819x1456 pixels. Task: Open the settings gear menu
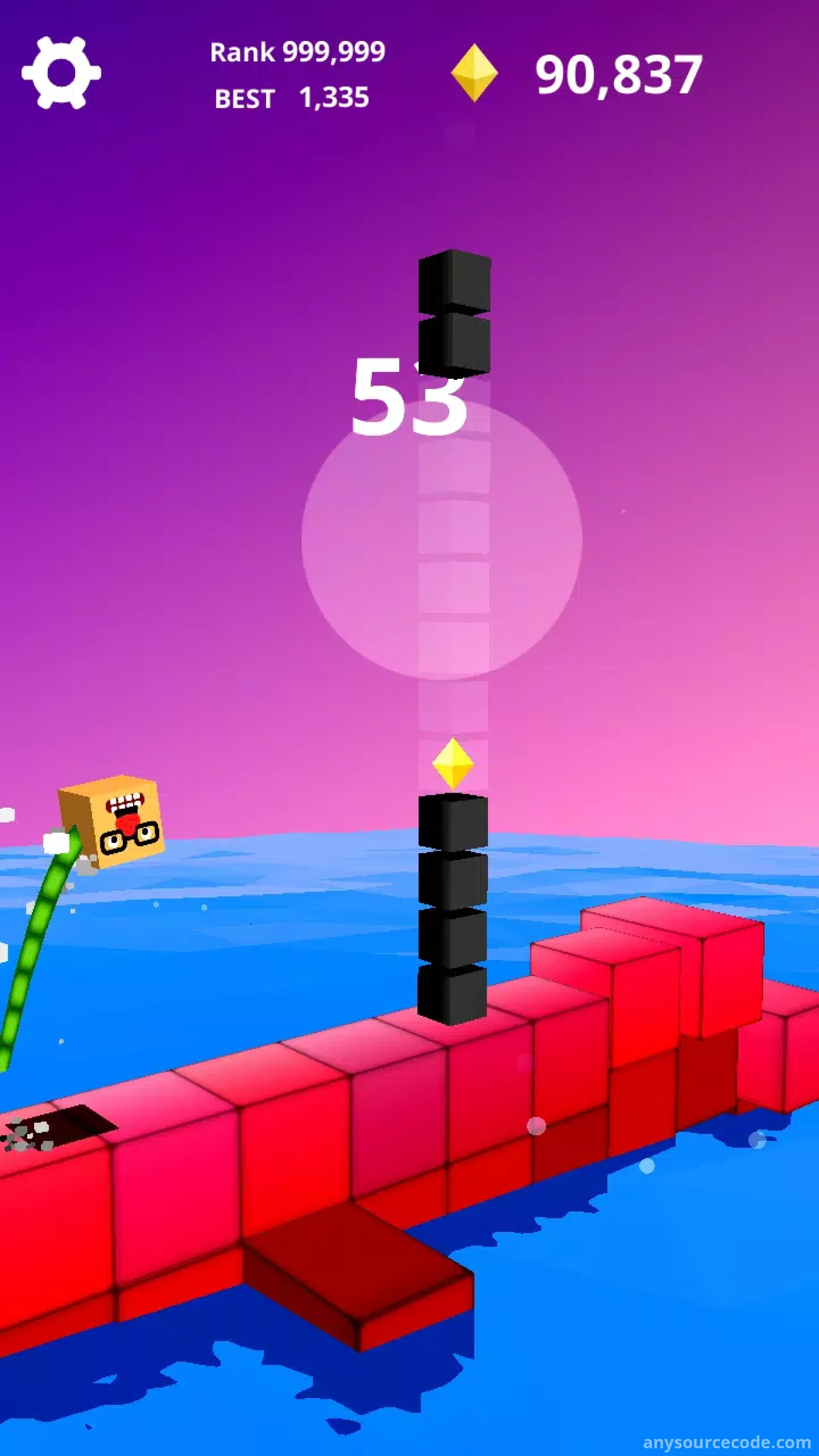pyautogui.click(x=61, y=73)
